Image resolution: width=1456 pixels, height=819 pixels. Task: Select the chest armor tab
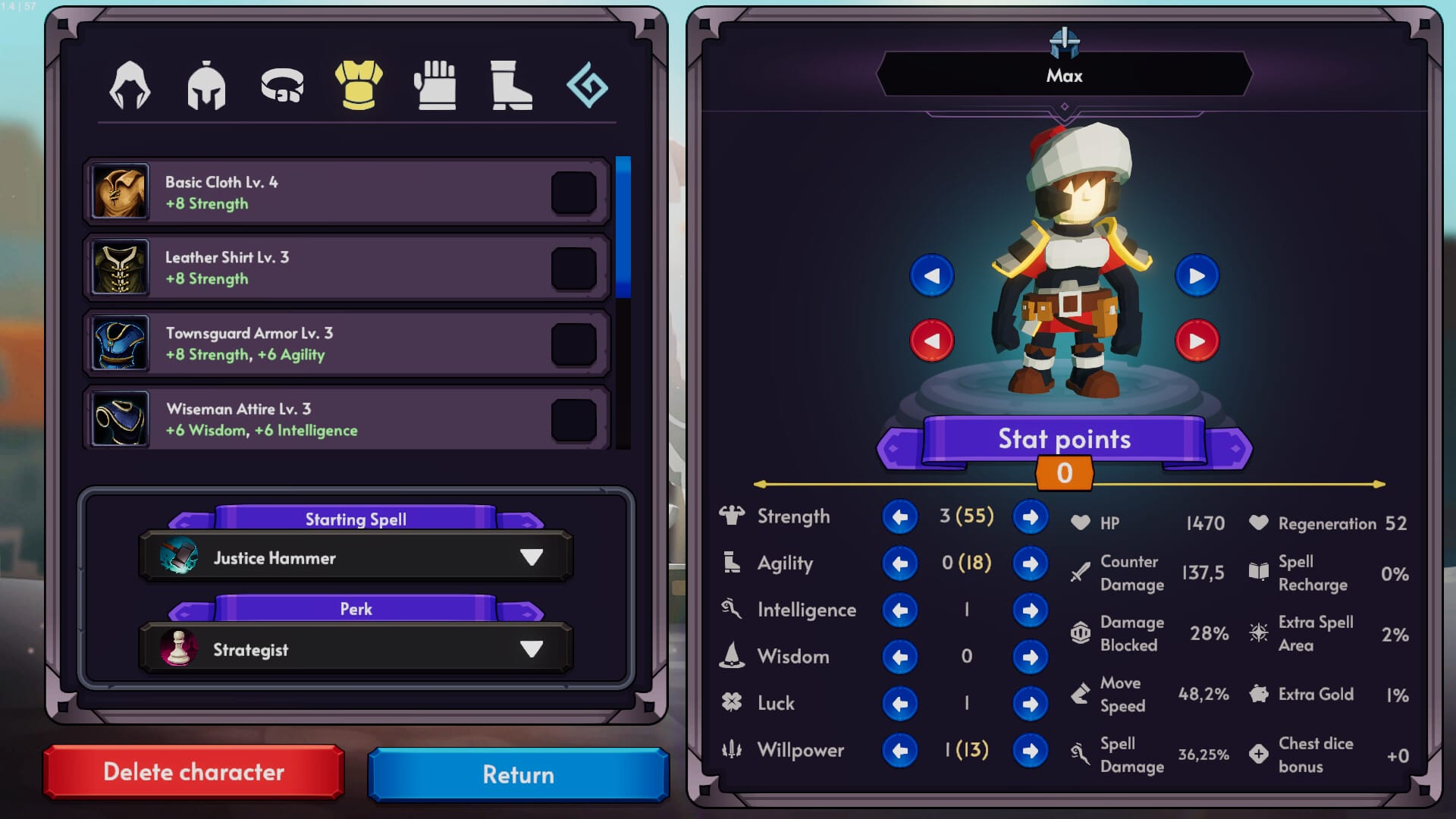coord(358,87)
